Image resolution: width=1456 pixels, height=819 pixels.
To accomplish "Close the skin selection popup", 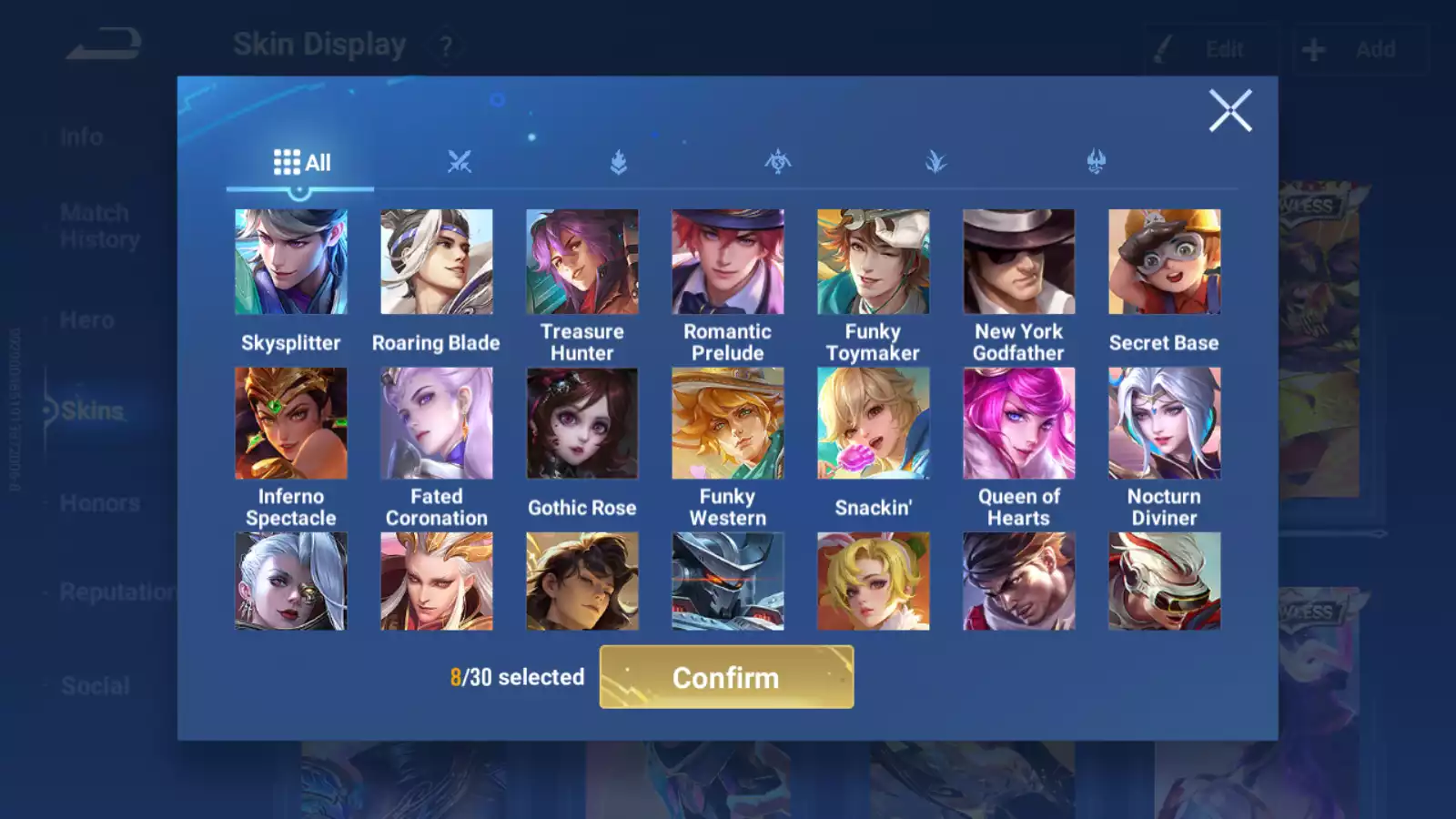I will coord(1229,111).
